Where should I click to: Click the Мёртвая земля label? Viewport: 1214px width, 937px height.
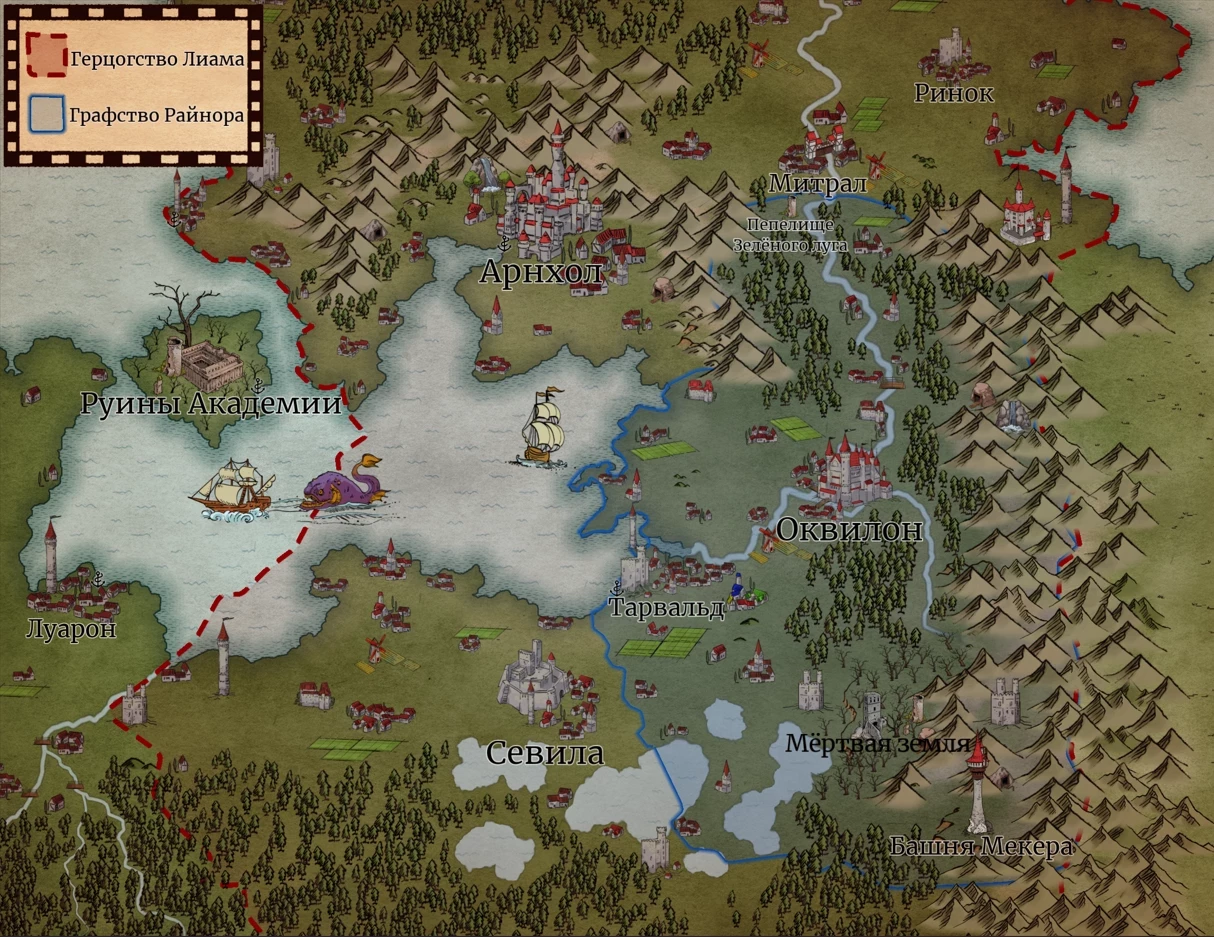(x=877, y=744)
